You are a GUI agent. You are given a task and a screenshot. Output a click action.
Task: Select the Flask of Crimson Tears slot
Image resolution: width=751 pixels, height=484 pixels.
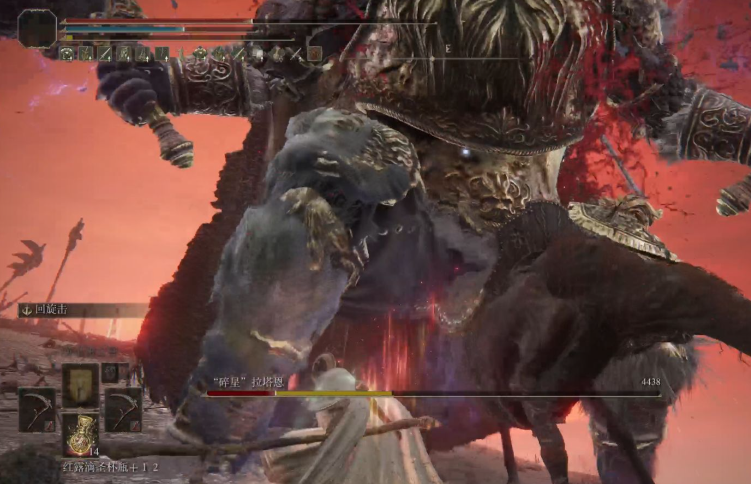(81, 433)
